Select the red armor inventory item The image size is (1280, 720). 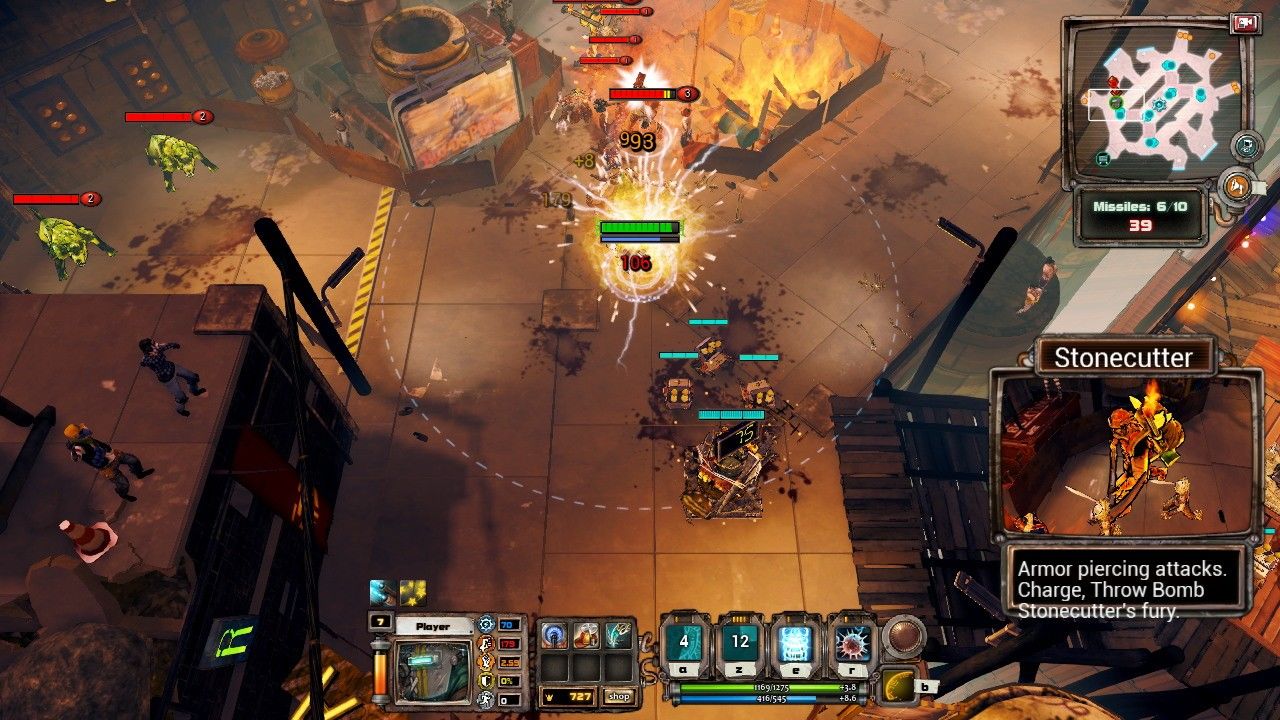click(x=586, y=635)
